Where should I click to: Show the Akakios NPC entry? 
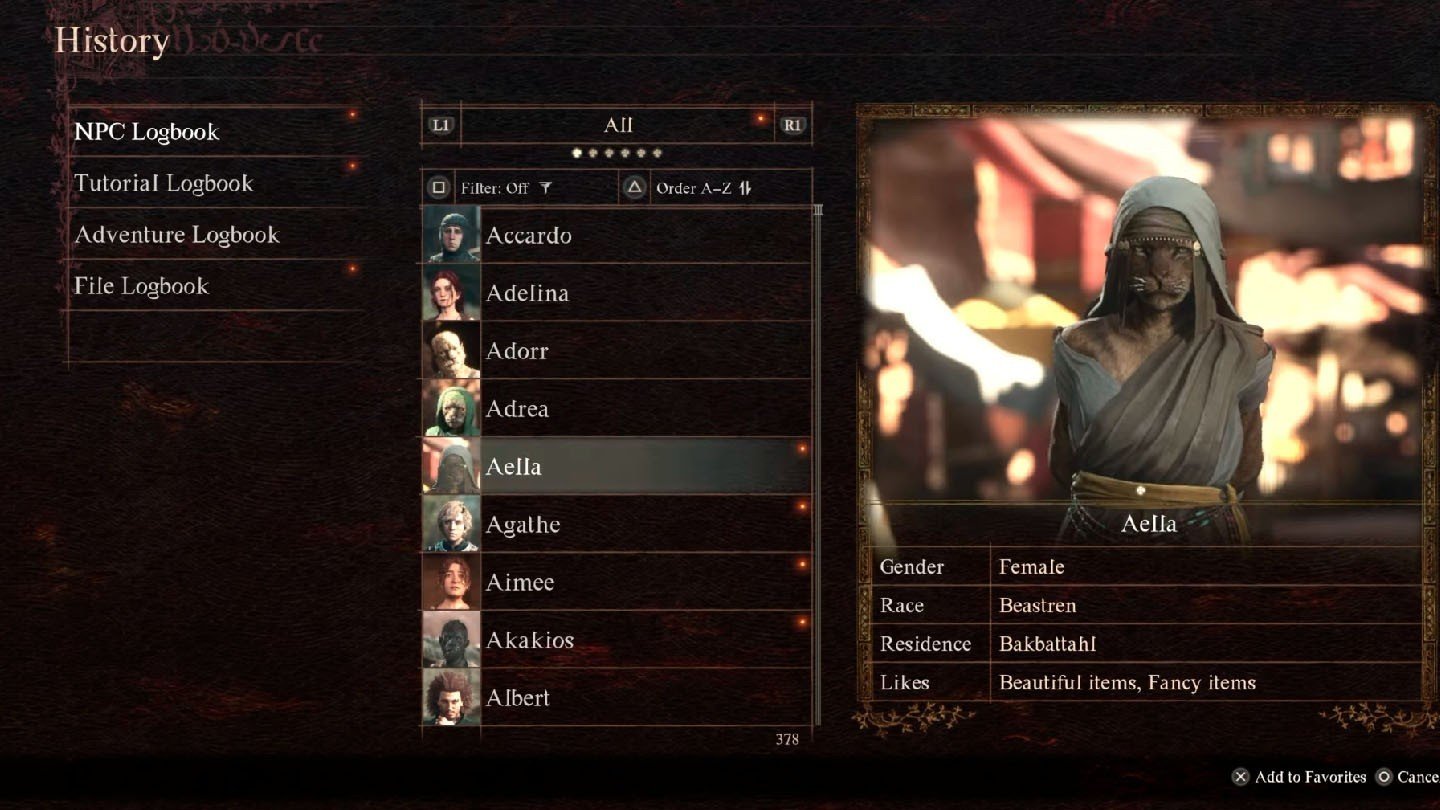616,640
